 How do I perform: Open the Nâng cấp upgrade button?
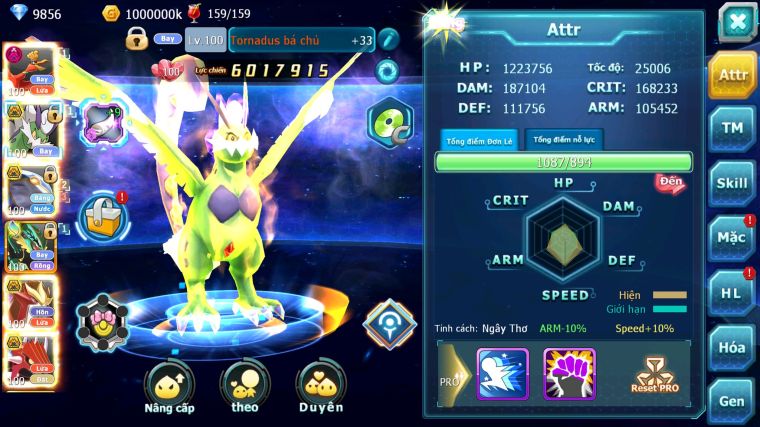tap(169, 387)
